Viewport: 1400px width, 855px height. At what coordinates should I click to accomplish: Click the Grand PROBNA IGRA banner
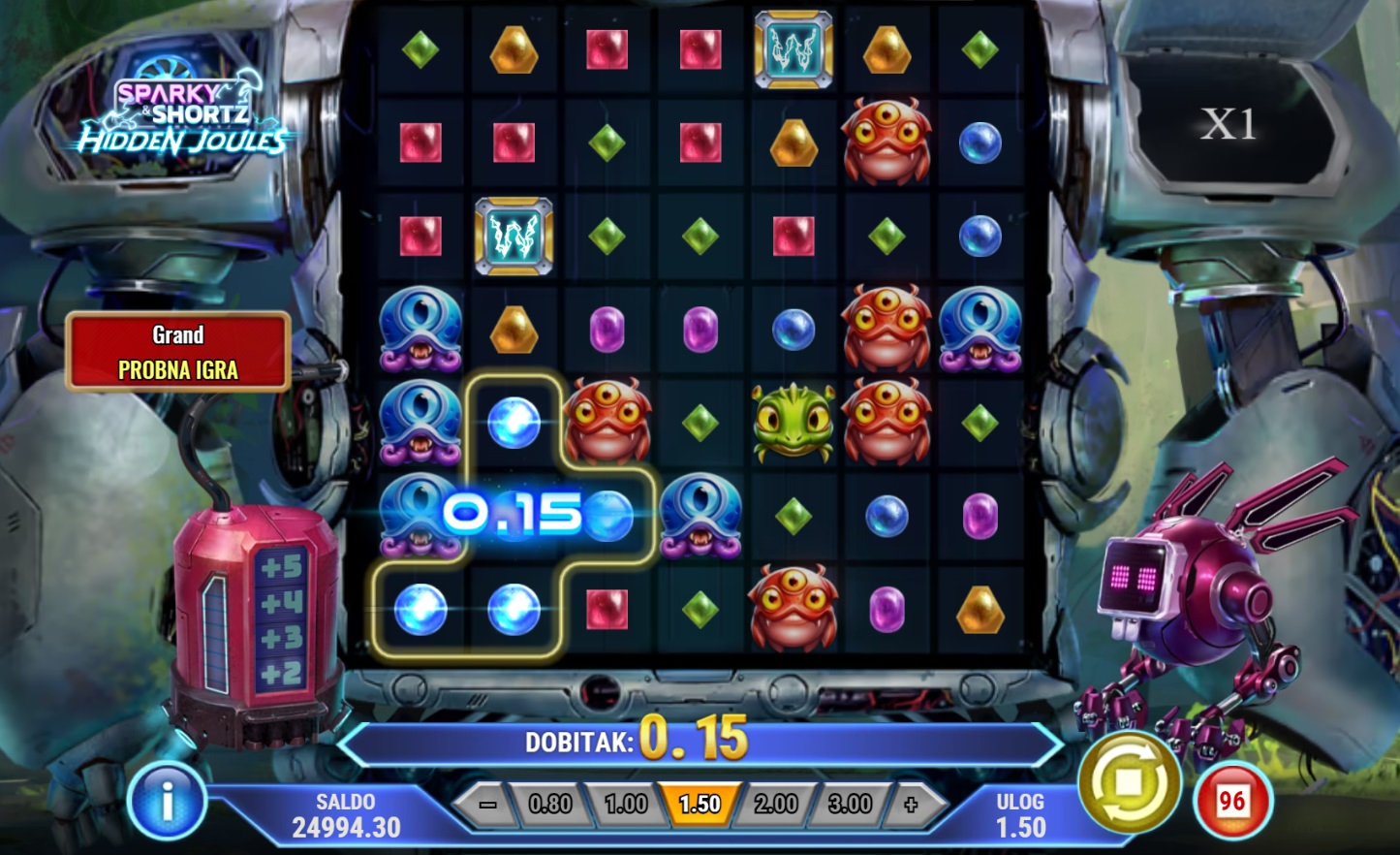[178, 352]
